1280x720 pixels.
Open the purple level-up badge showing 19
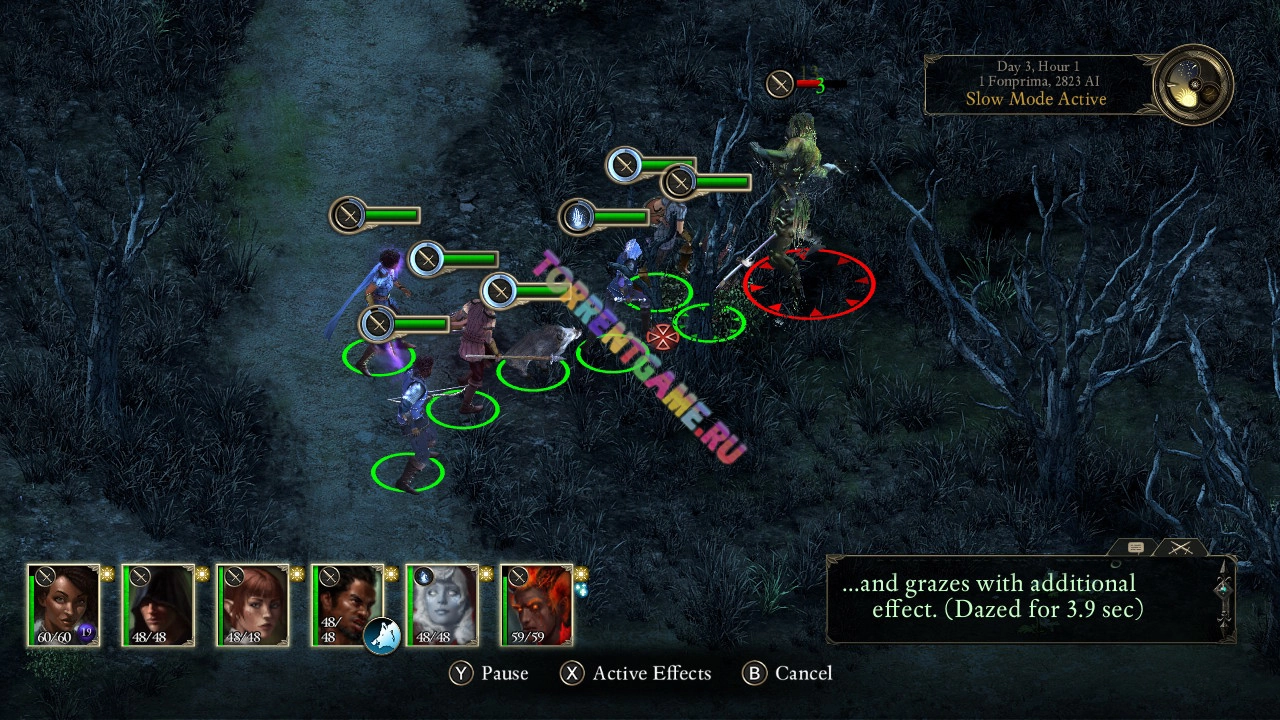point(86,632)
